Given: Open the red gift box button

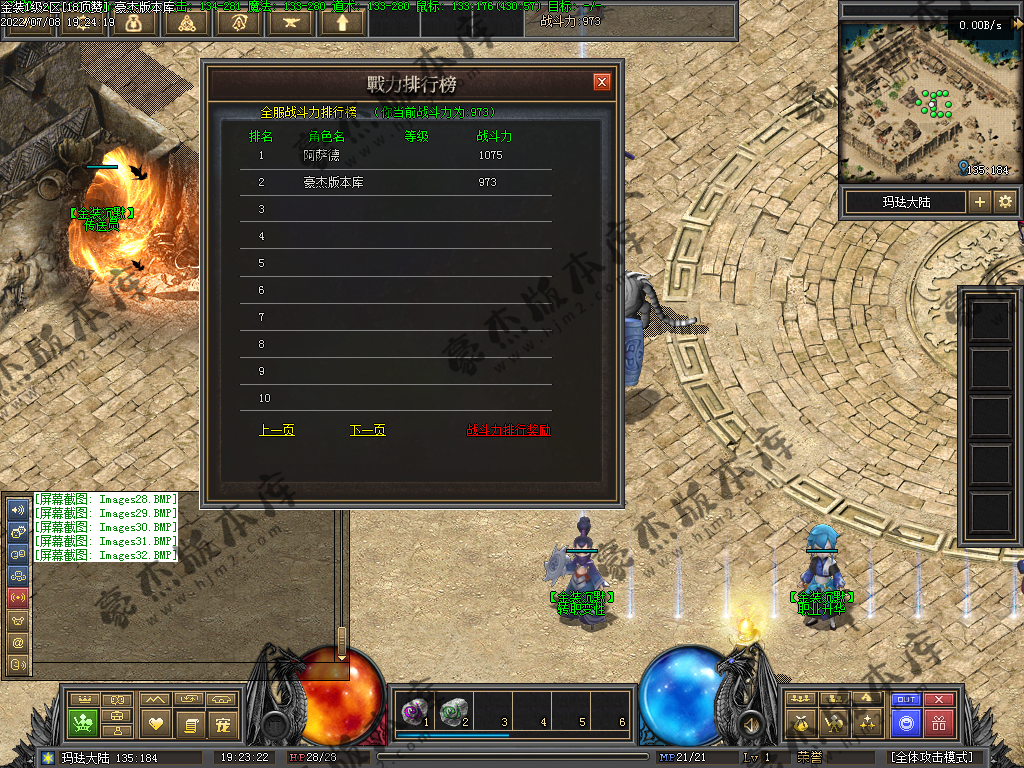Looking at the screenshot, I should (x=938, y=722).
